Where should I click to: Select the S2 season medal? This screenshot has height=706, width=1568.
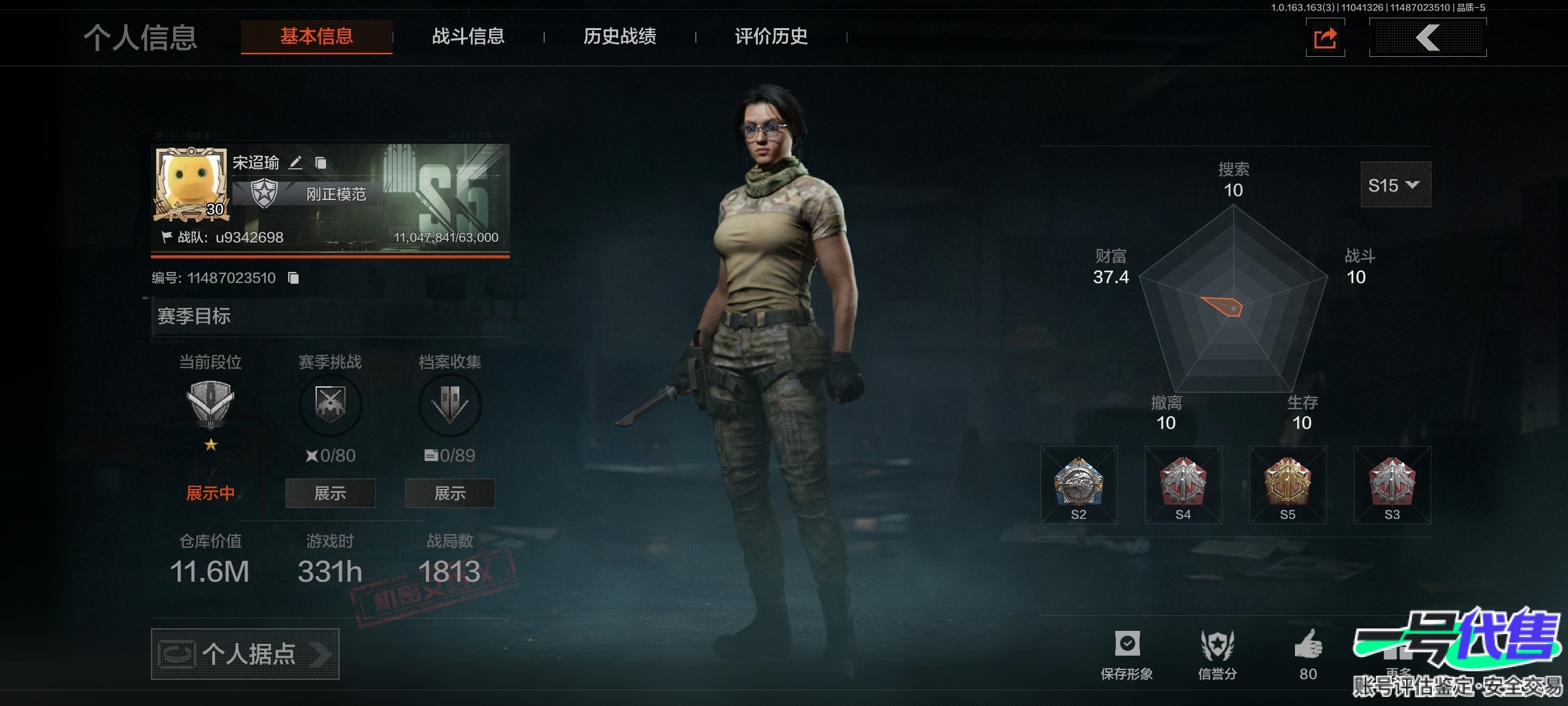pos(1079,485)
